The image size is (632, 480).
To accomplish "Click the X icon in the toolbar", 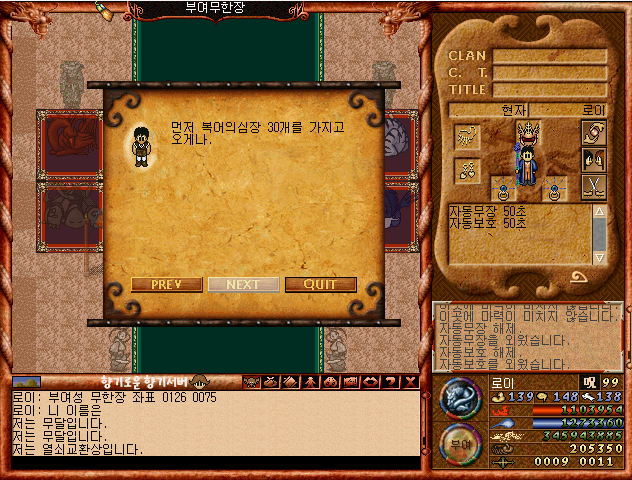I will 409,381.
